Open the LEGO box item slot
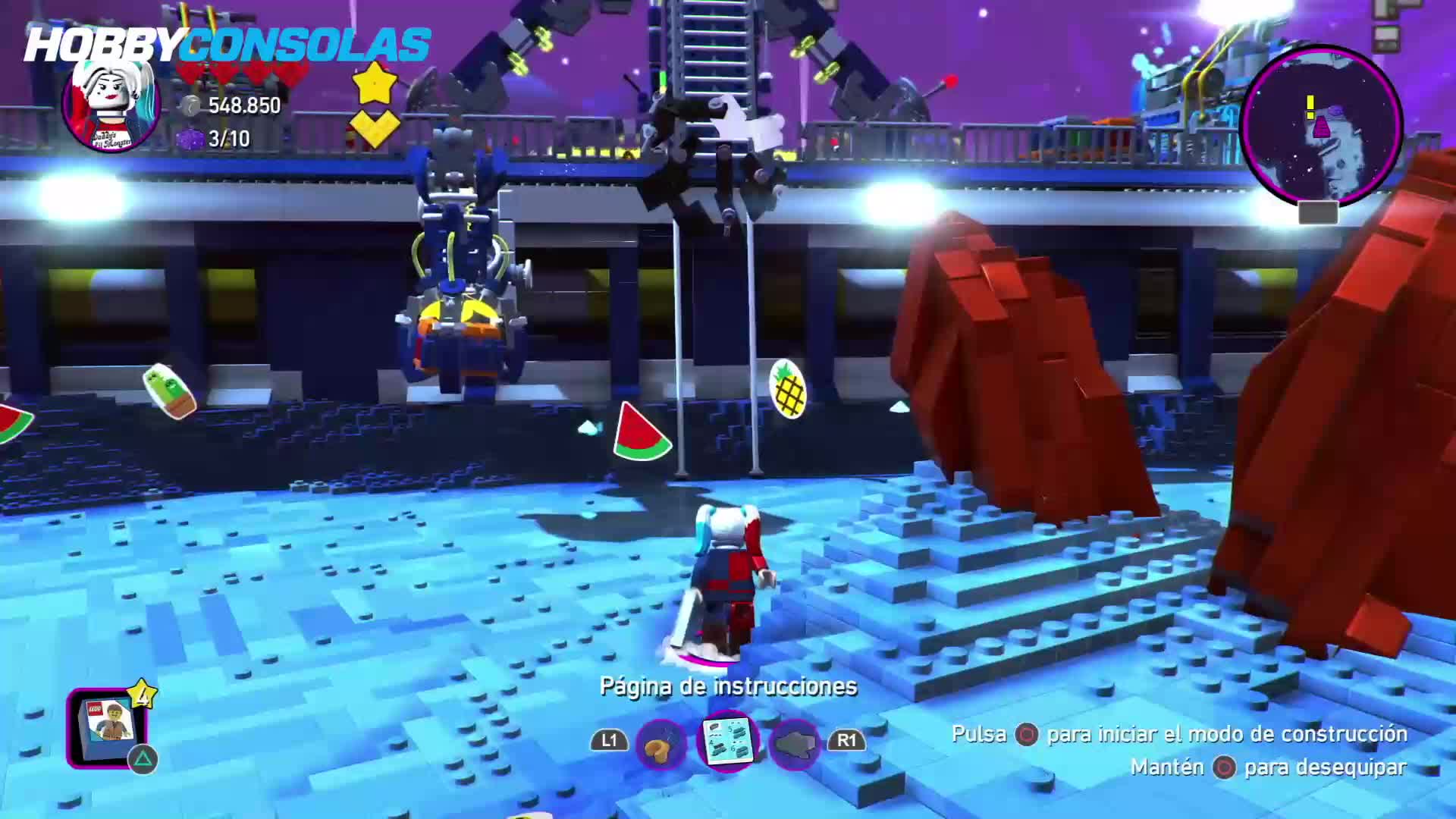The width and height of the screenshot is (1456, 819). coord(108,726)
